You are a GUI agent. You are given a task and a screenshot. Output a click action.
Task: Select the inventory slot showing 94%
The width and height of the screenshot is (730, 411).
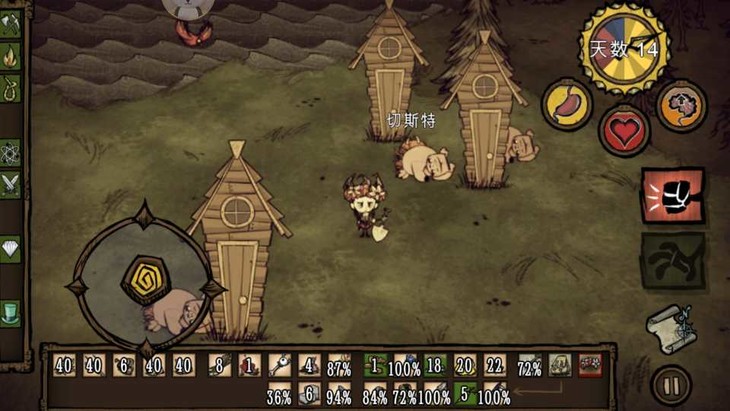[x=339, y=396]
